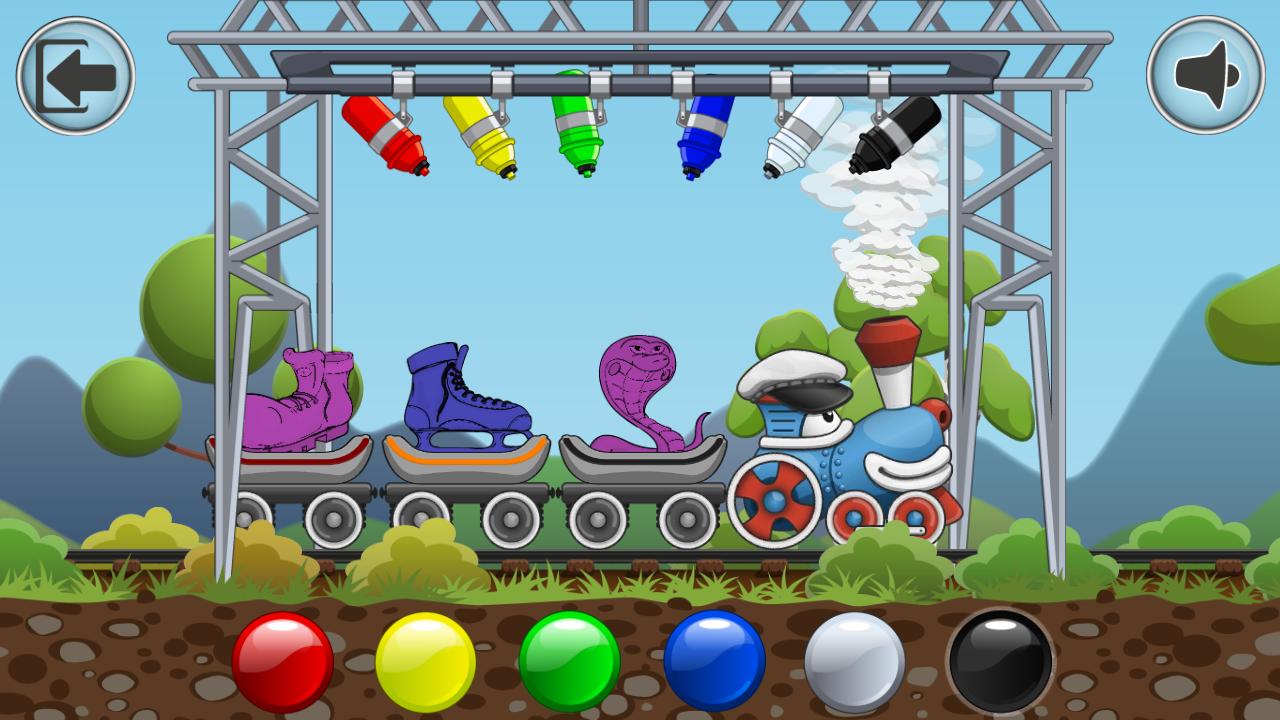1280x720 pixels.
Task: Toggle audio using the top-right speaker icon
Action: click(x=1205, y=75)
